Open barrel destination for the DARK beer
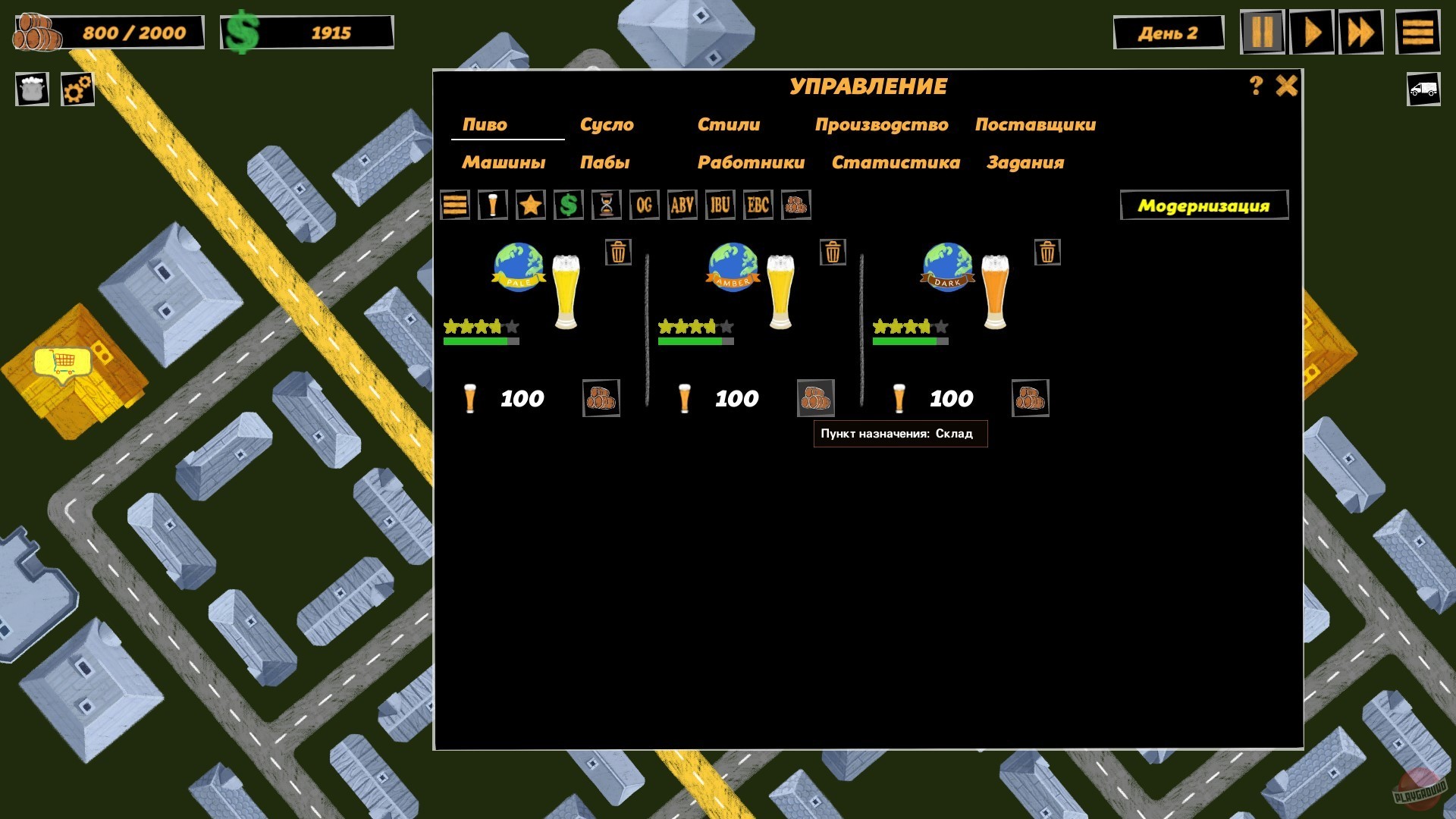The width and height of the screenshot is (1456, 819). [1031, 397]
